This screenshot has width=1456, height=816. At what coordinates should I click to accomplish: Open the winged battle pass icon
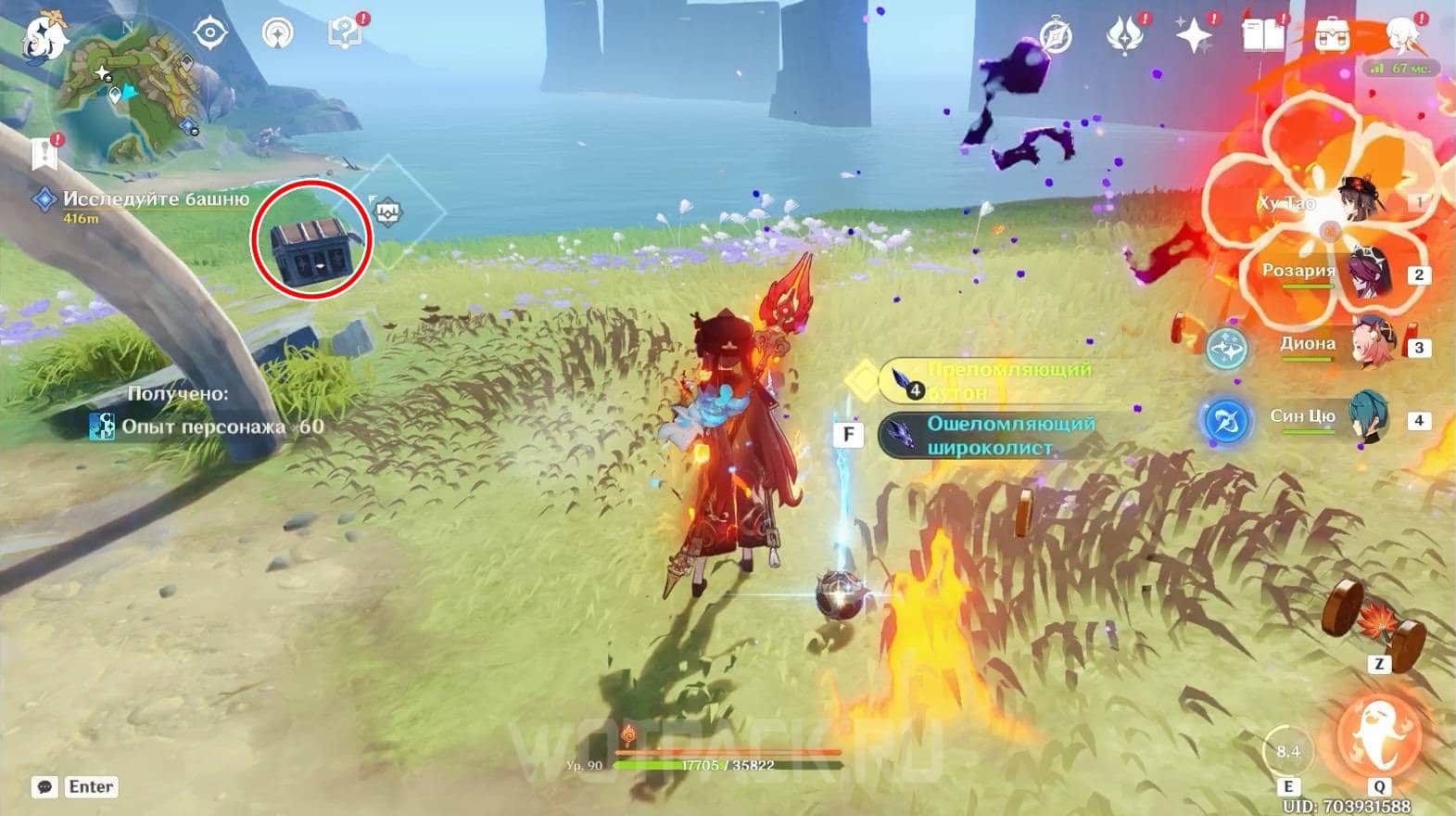pos(1124,37)
